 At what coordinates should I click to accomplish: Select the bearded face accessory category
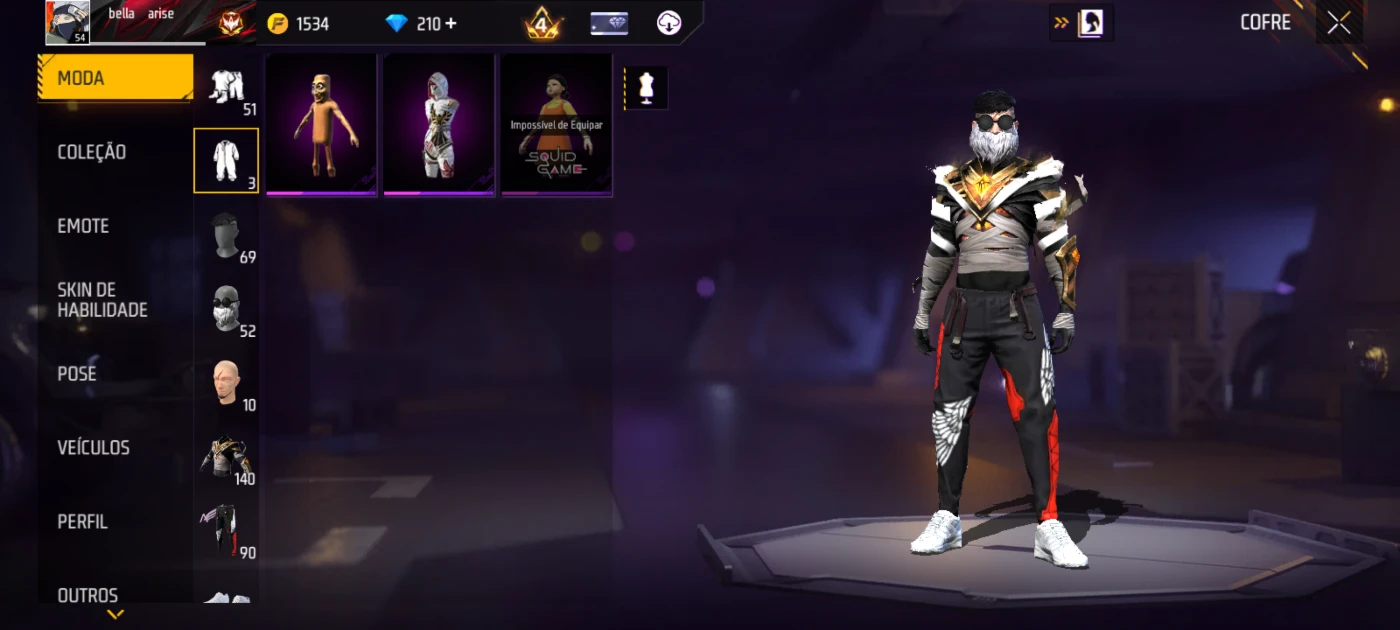pyautogui.click(x=226, y=308)
